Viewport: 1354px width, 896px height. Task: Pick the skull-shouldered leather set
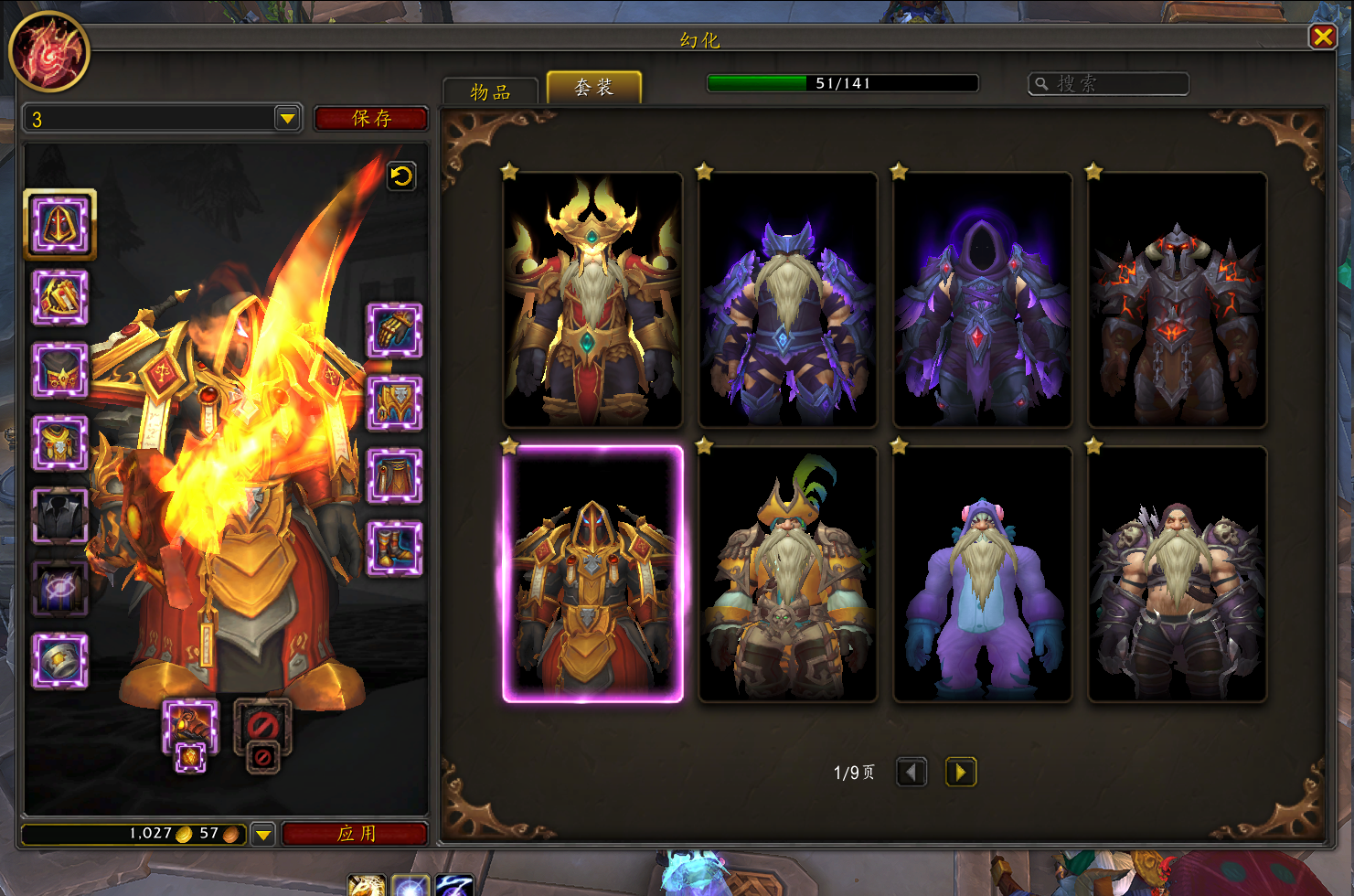click(1177, 574)
